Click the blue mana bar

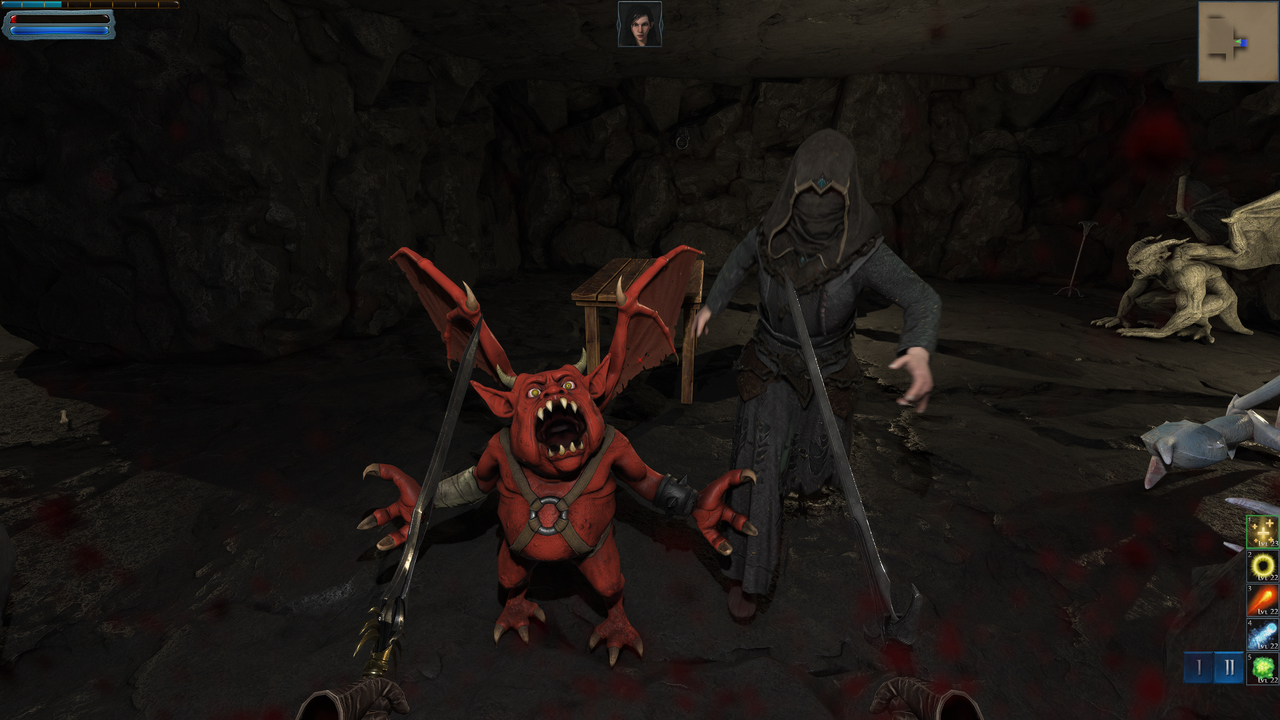click(x=60, y=30)
